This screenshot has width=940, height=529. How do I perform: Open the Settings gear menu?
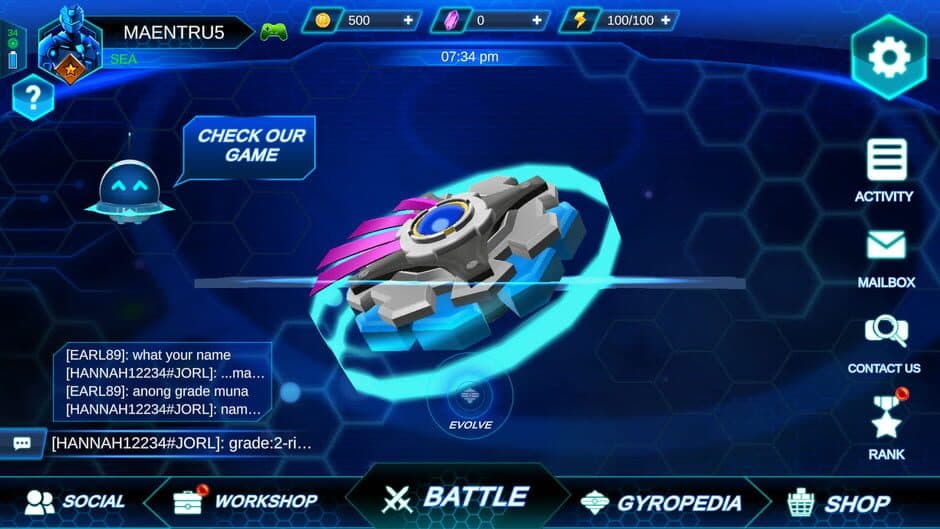888,57
